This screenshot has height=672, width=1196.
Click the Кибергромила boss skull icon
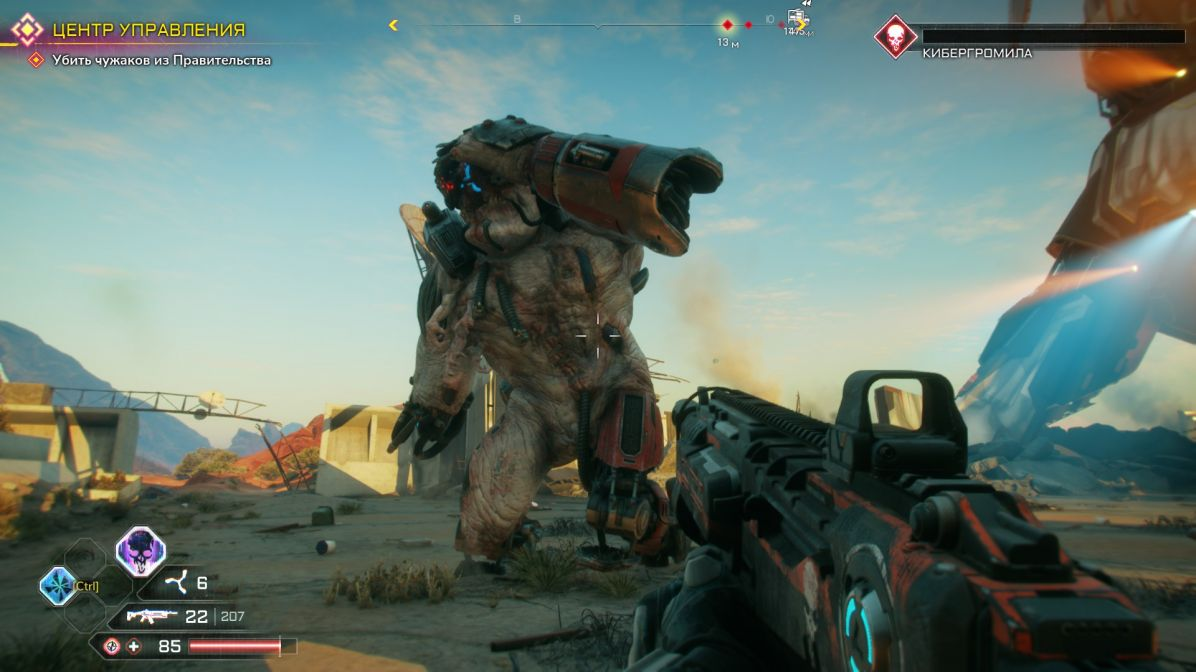[x=895, y=37]
